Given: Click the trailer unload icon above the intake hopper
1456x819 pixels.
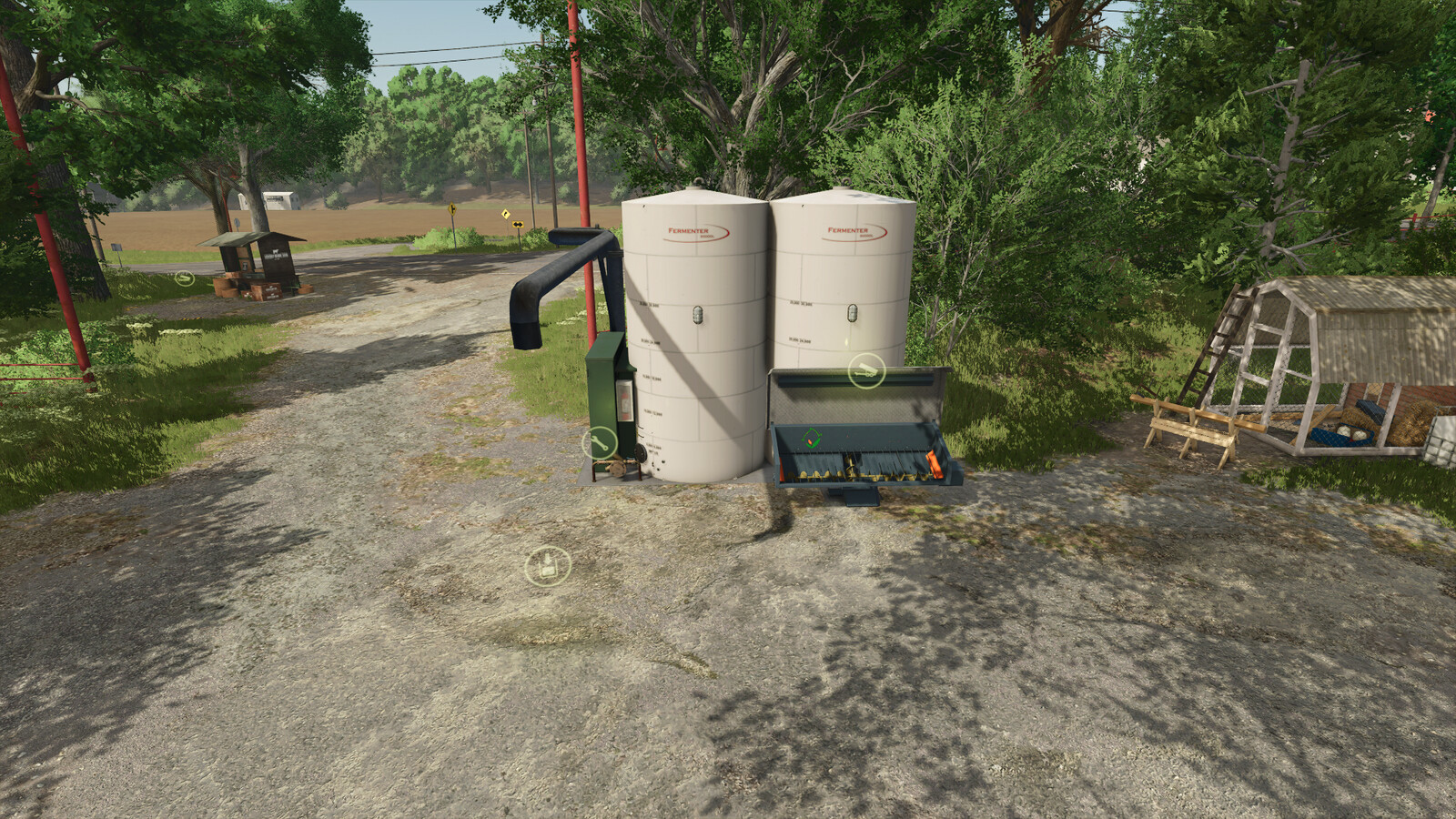Looking at the screenshot, I should coord(867,370).
